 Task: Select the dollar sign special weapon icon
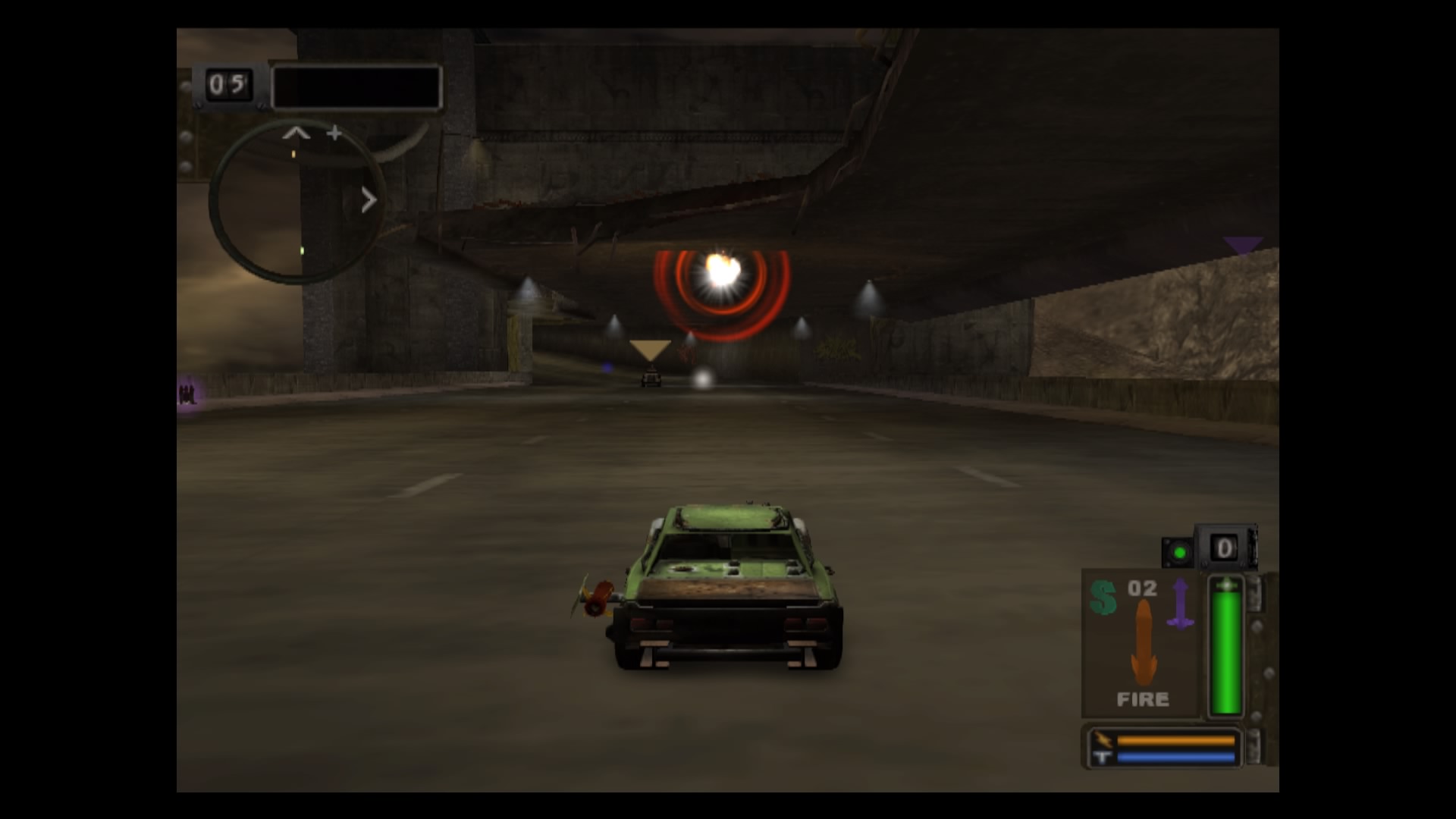coord(1104,599)
